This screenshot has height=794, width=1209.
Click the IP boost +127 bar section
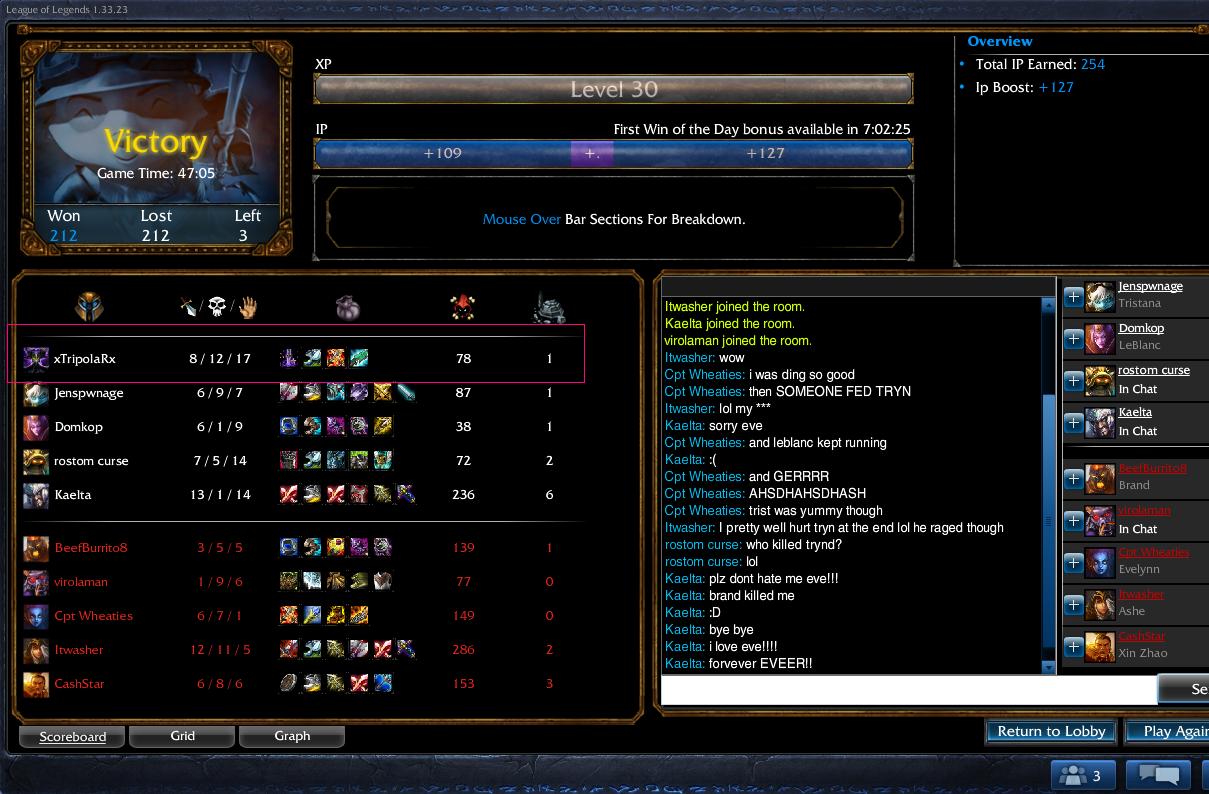pos(765,154)
